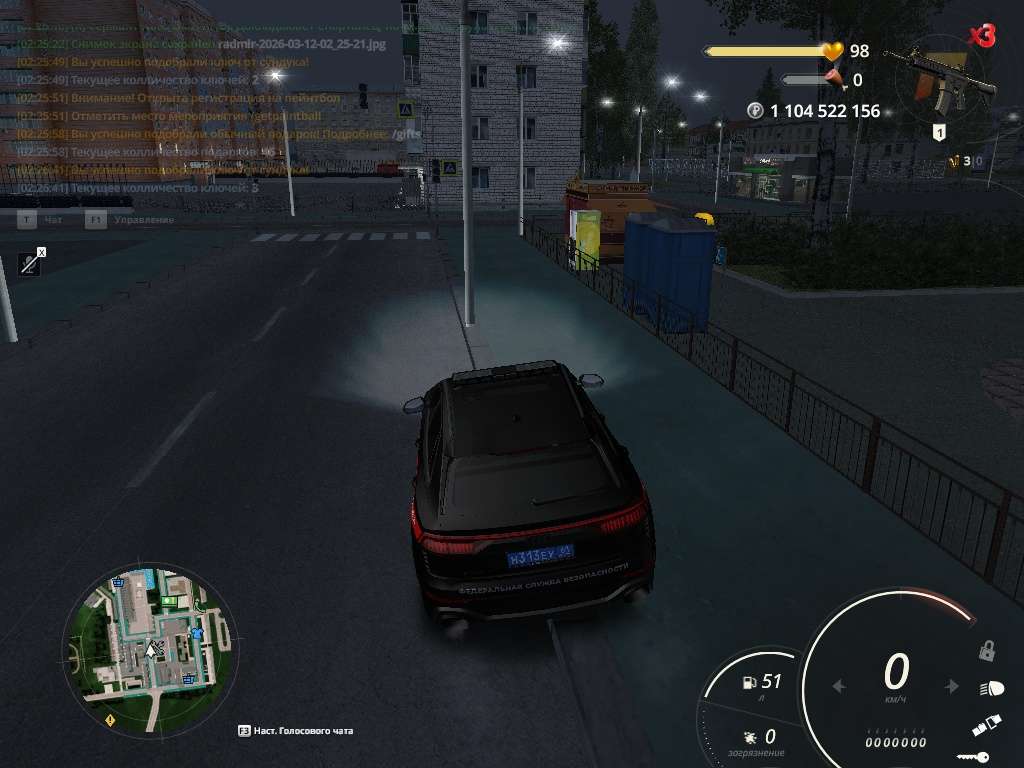
Task: Click the ruble money coin icon
Action: coord(755,111)
